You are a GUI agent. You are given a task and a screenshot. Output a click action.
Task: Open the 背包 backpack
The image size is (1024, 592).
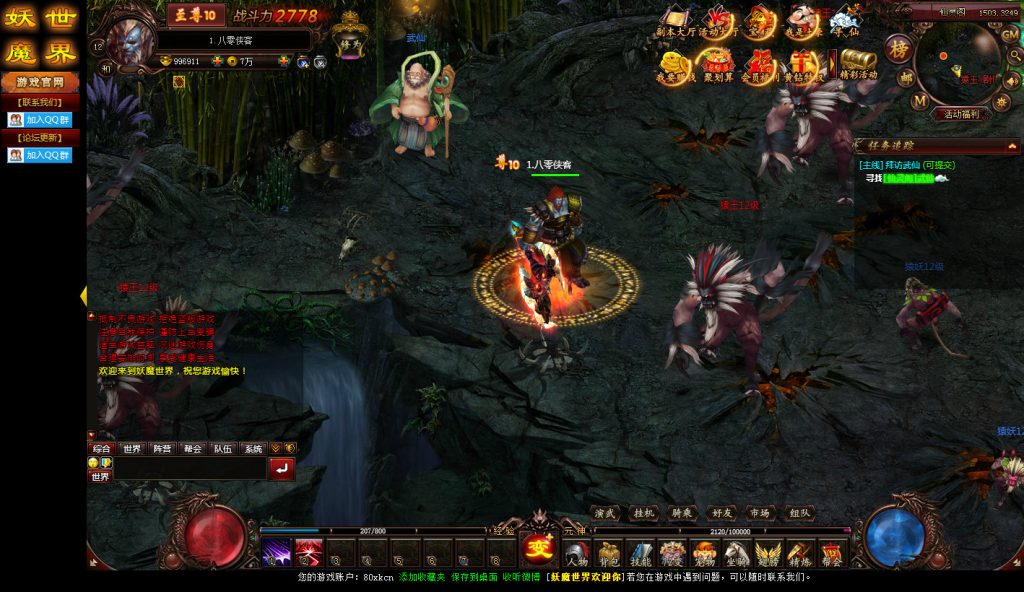pyautogui.click(x=609, y=553)
